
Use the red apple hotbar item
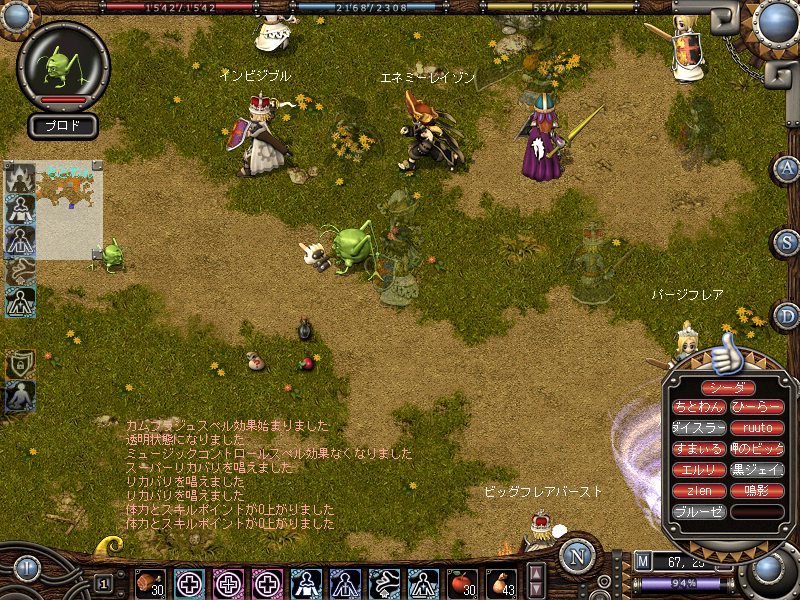[x=461, y=581]
